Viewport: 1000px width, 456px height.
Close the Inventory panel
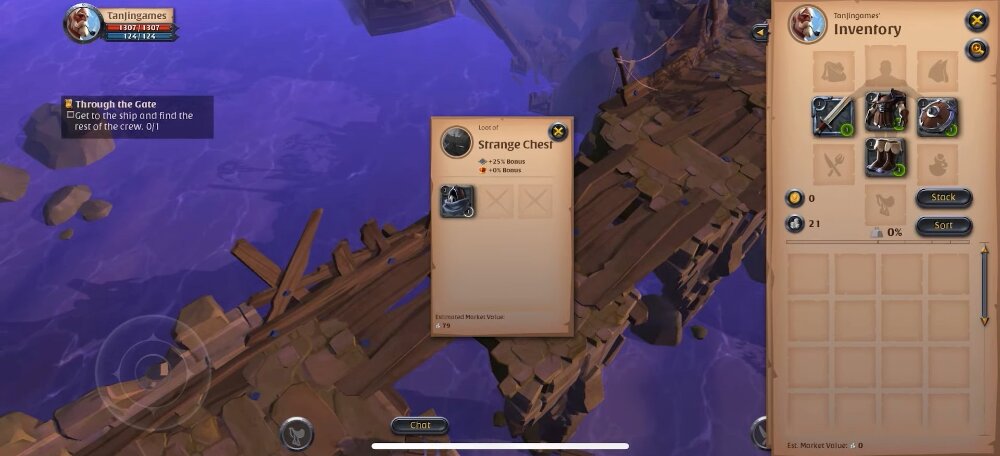(976, 20)
